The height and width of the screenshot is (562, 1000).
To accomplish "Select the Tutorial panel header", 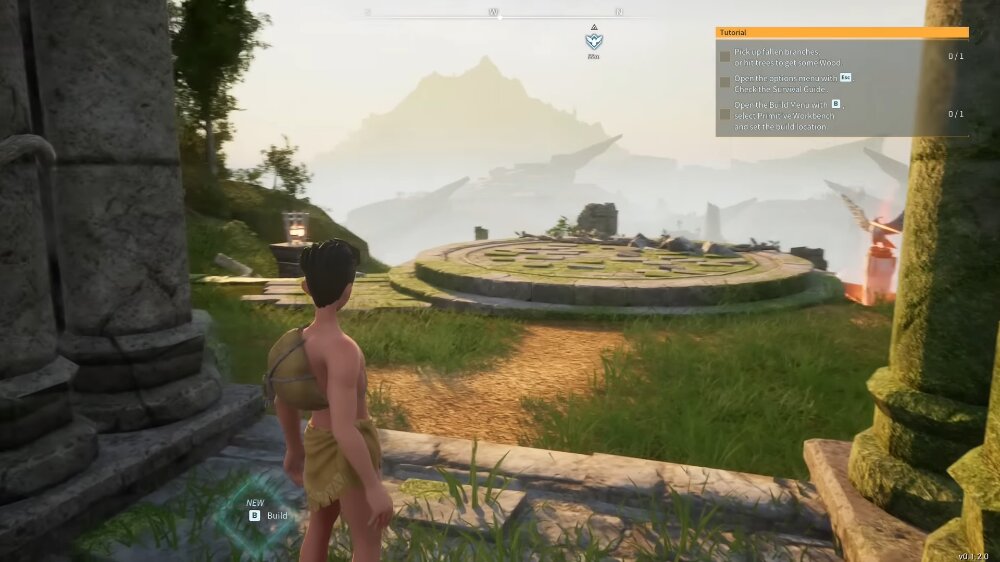I will click(841, 32).
